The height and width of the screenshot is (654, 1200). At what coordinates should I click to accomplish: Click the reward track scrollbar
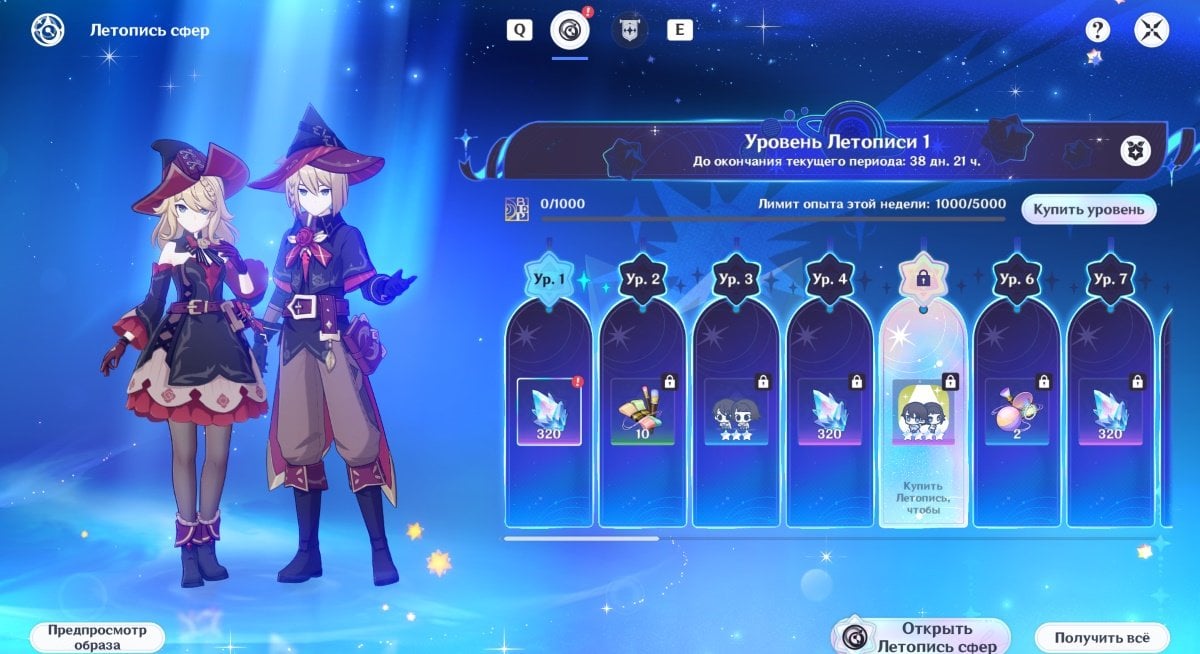click(x=581, y=538)
